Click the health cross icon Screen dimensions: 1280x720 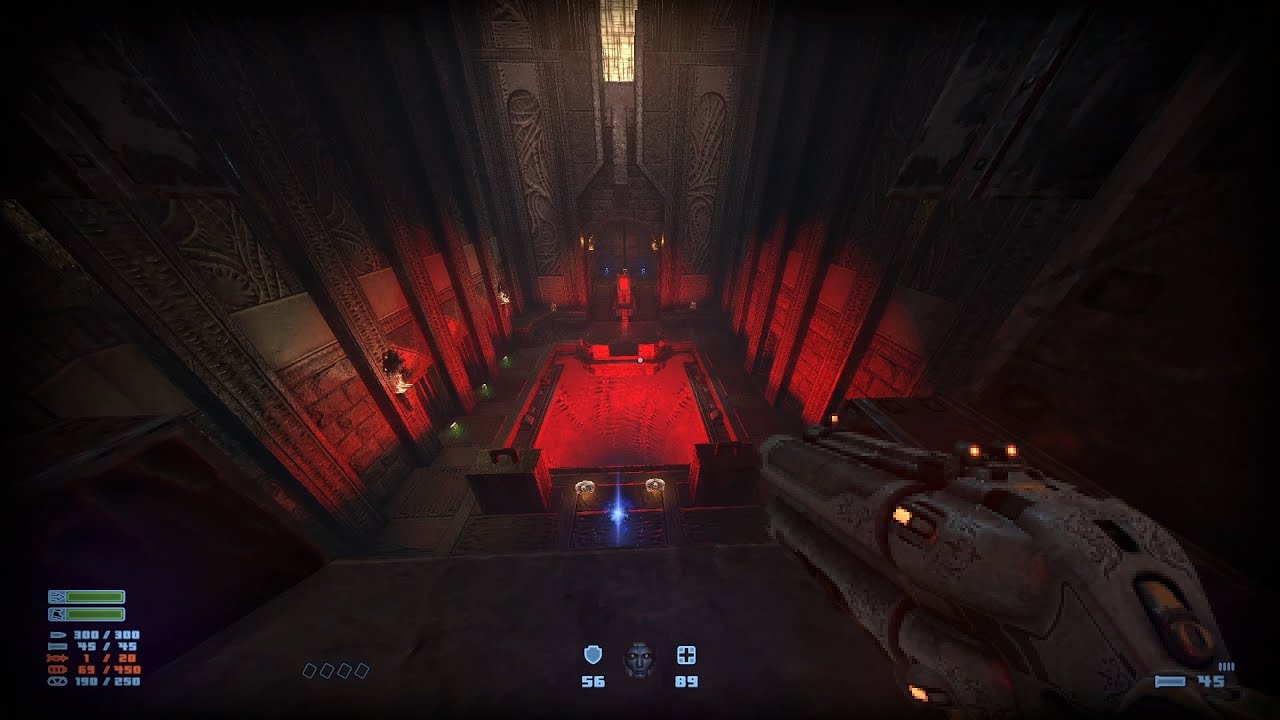(686, 655)
